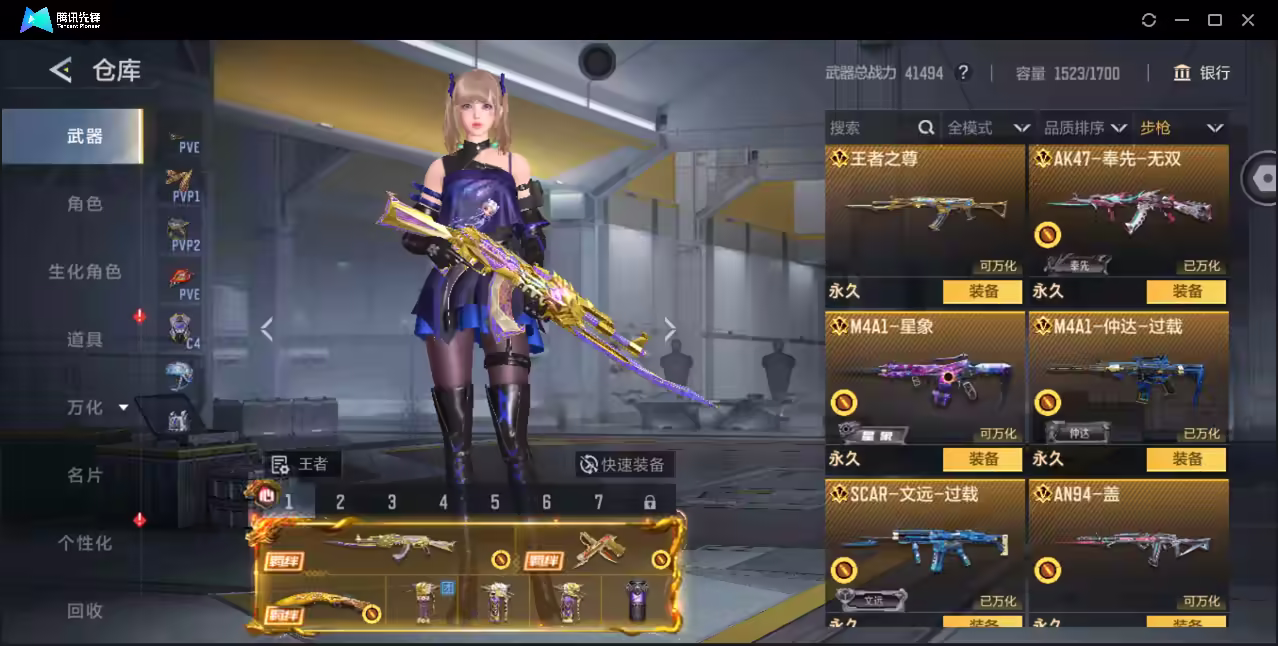Viewport: 1278px width, 646px height.
Task: Activate the 快速装备 quick equip button
Action: 624,464
